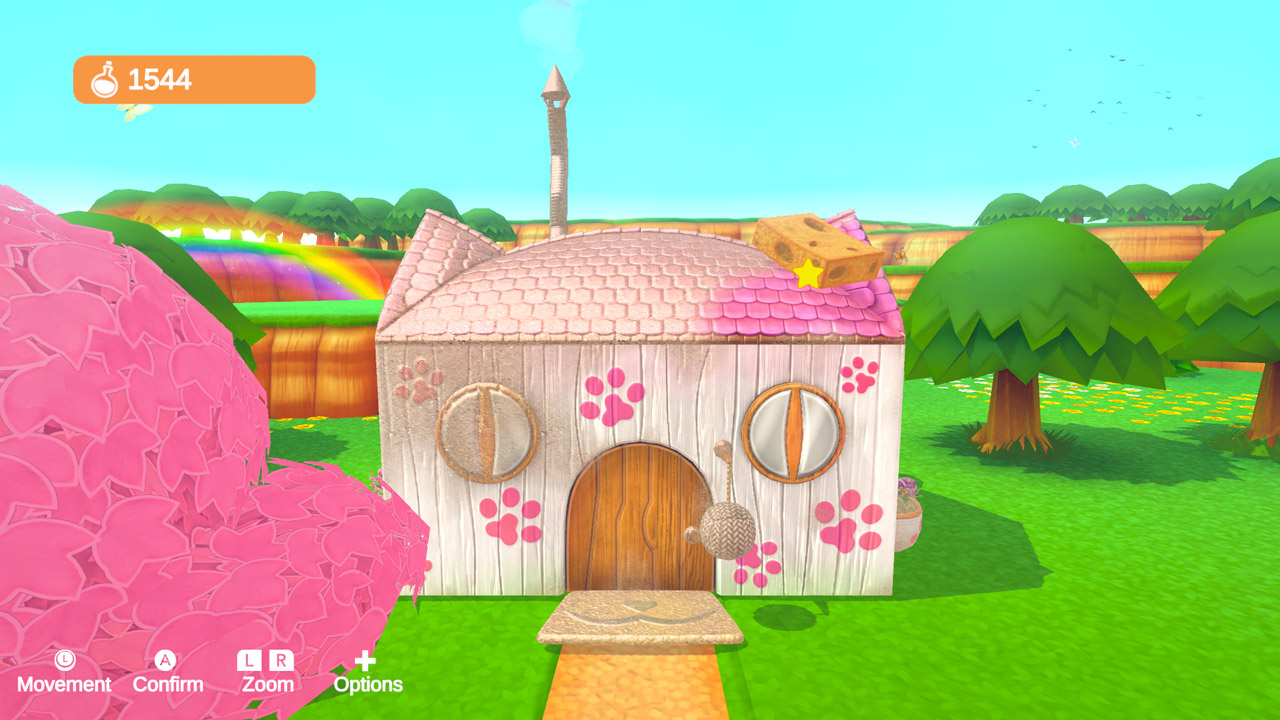Click the Options label
The height and width of the screenshot is (720, 1280).
(368, 685)
